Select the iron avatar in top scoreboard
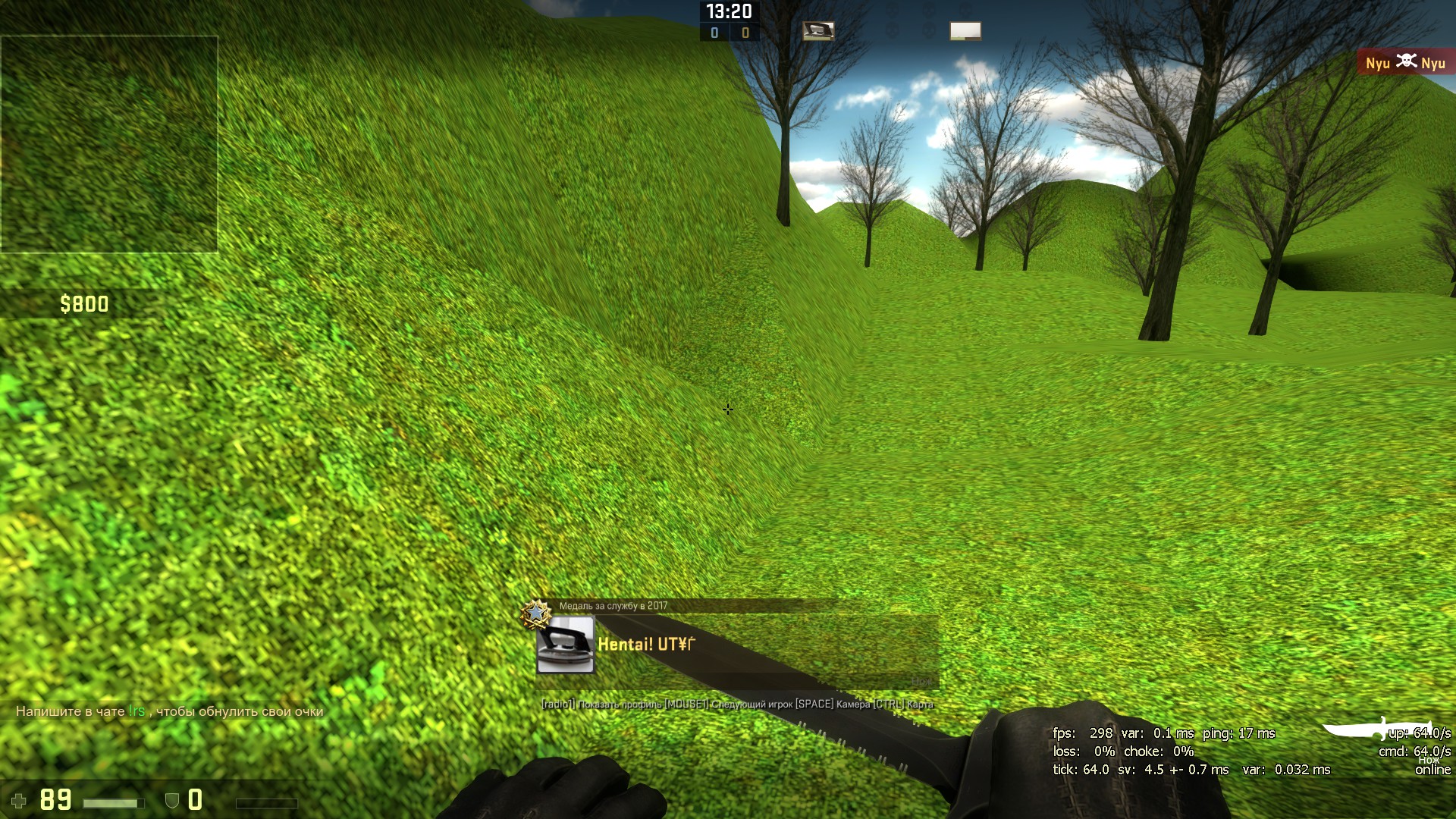Image resolution: width=1456 pixels, height=819 pixels. click(817, 31)
